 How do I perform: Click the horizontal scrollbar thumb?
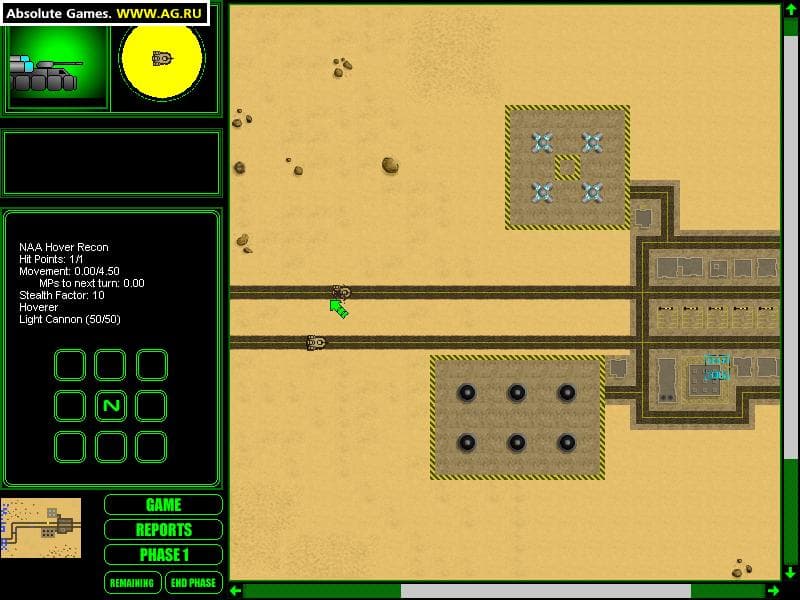[x=545, y=591]
